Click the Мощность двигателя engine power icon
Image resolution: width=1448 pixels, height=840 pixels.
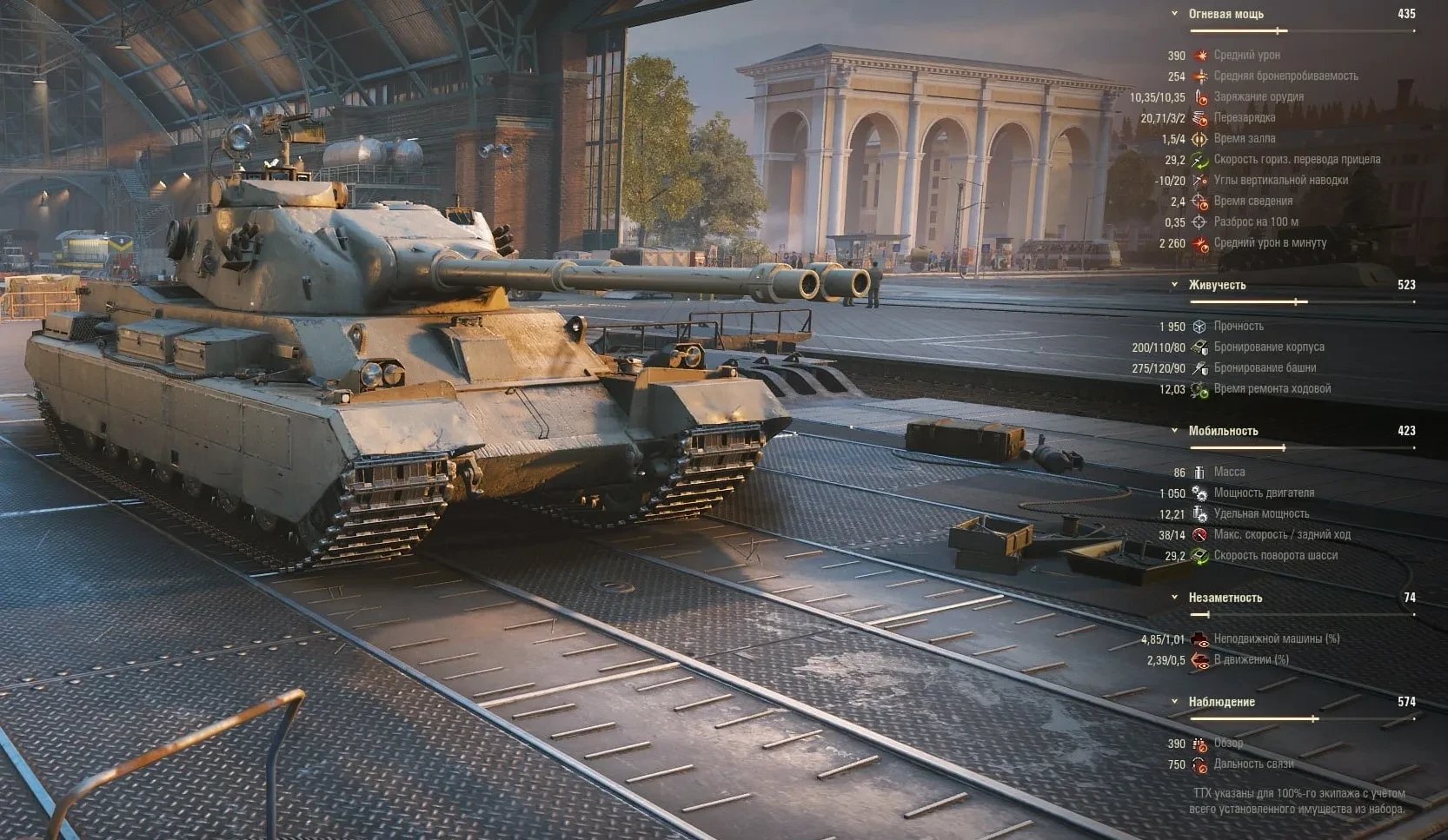(x=1202, y=492)
